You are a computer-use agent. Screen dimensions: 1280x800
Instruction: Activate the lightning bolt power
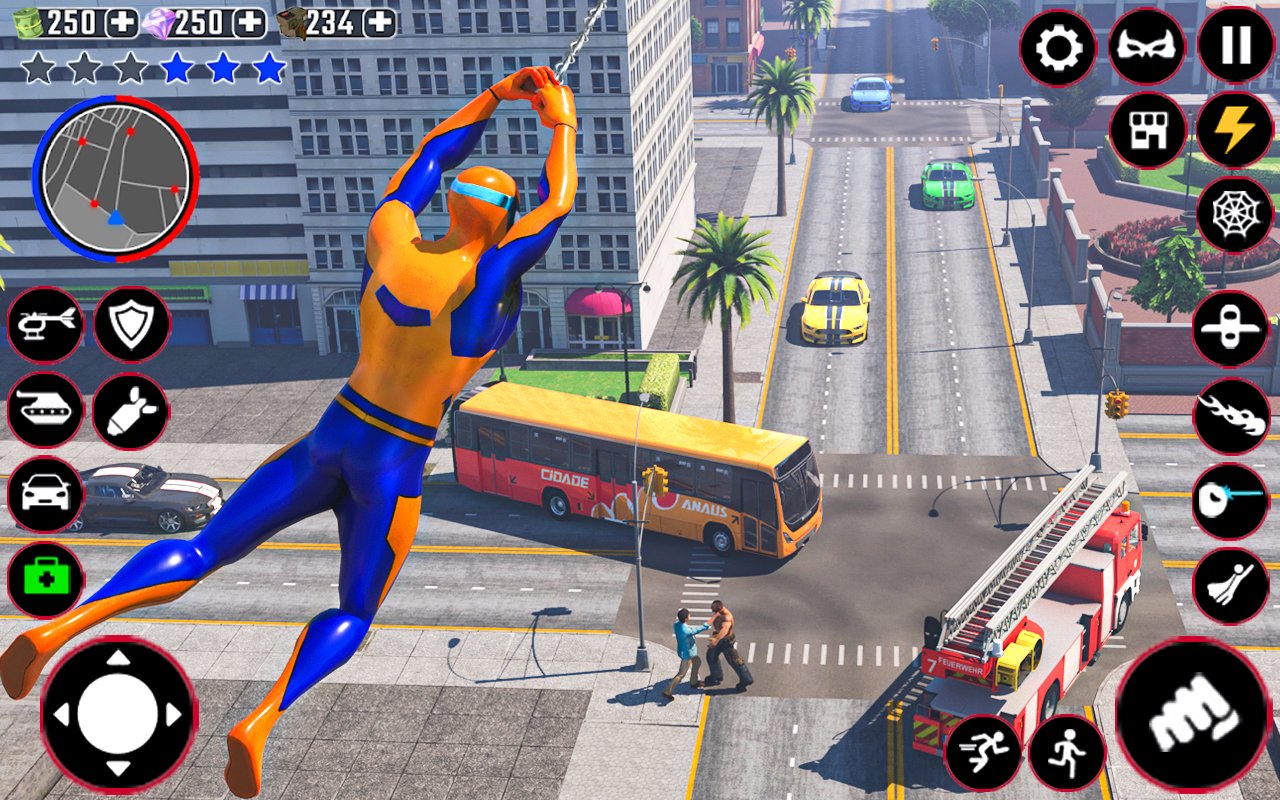[x=1234, y=130]
